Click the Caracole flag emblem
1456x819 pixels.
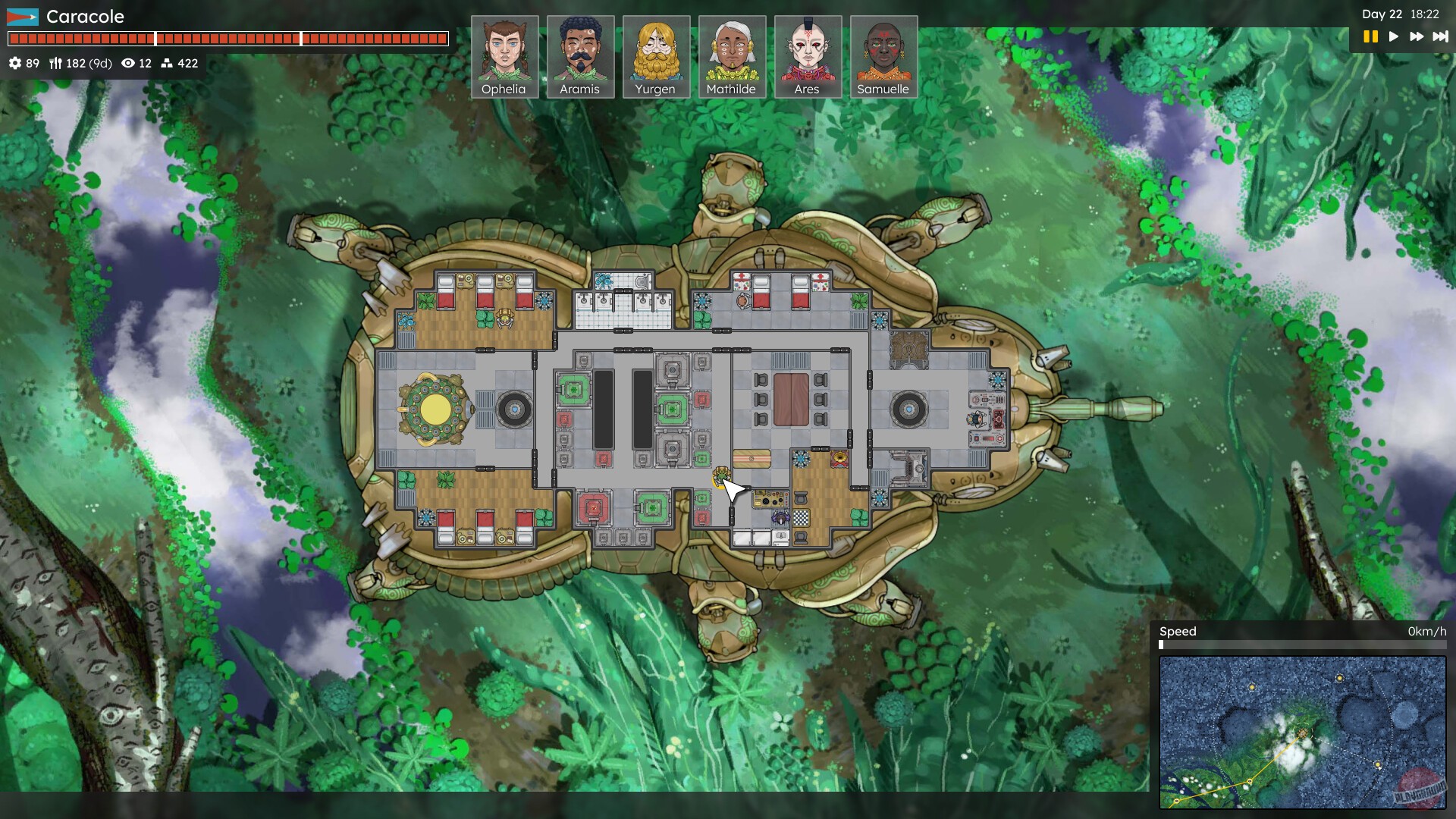tap(22, 16)
